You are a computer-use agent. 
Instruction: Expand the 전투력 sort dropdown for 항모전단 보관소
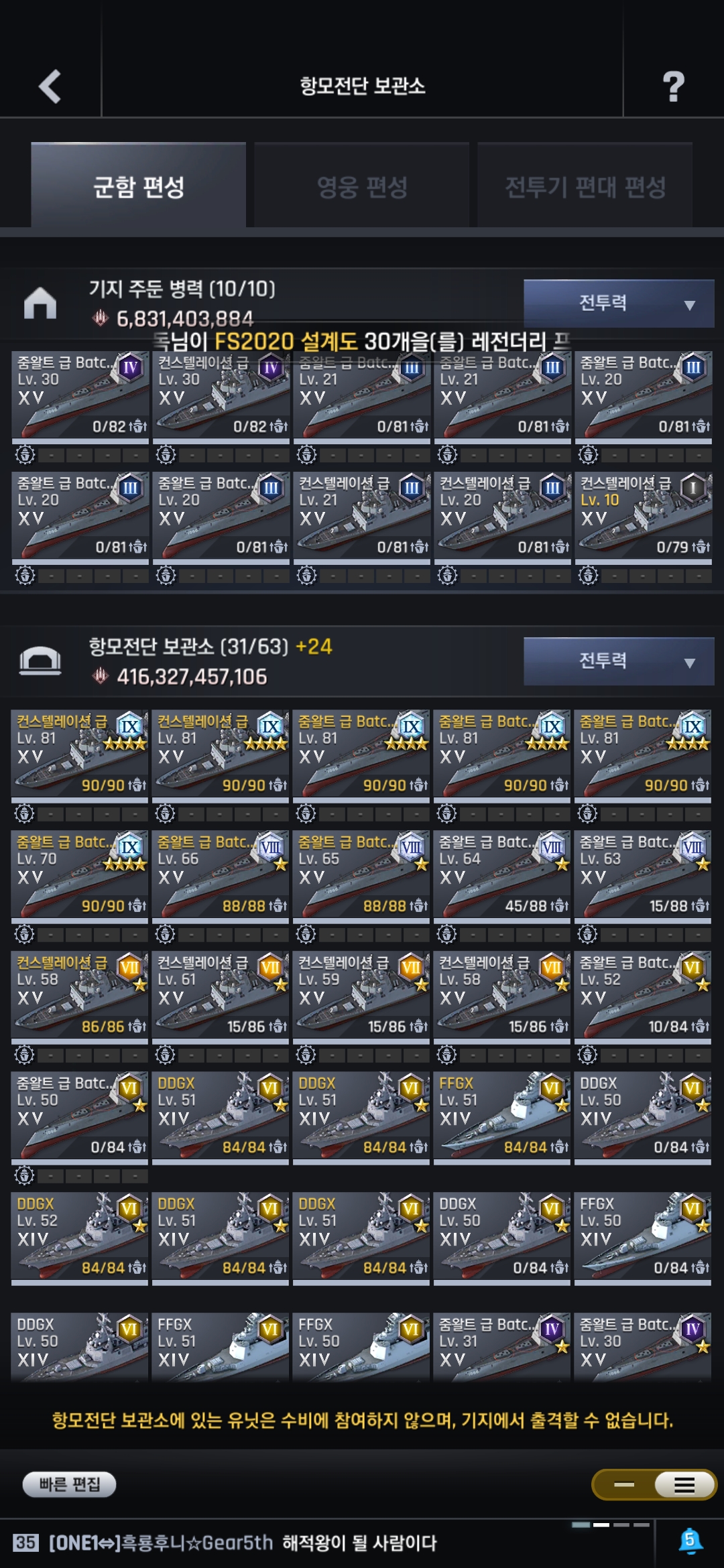pyautogui.click(x=618, y=661)
